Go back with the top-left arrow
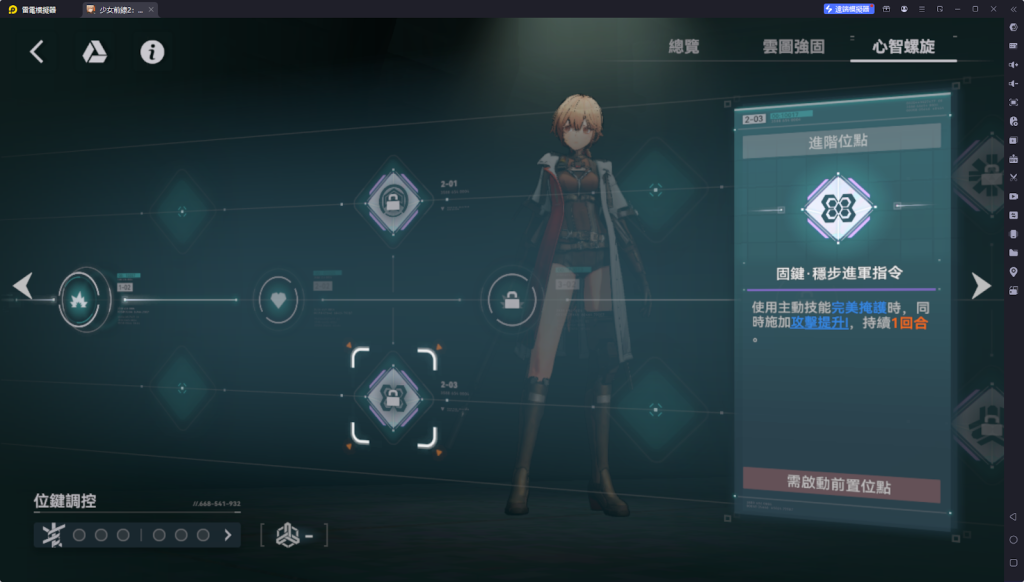1024x582 pixels. coord(37,52)
